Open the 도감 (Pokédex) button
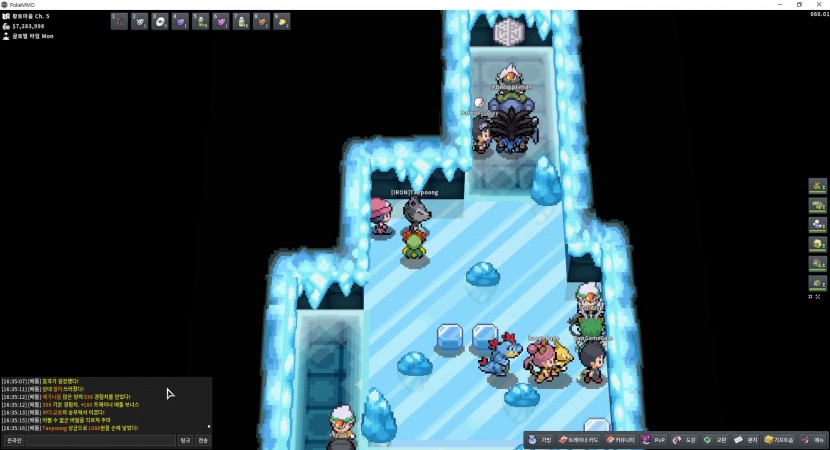Viewport: 830px width, 450px height. coord(685,440)
